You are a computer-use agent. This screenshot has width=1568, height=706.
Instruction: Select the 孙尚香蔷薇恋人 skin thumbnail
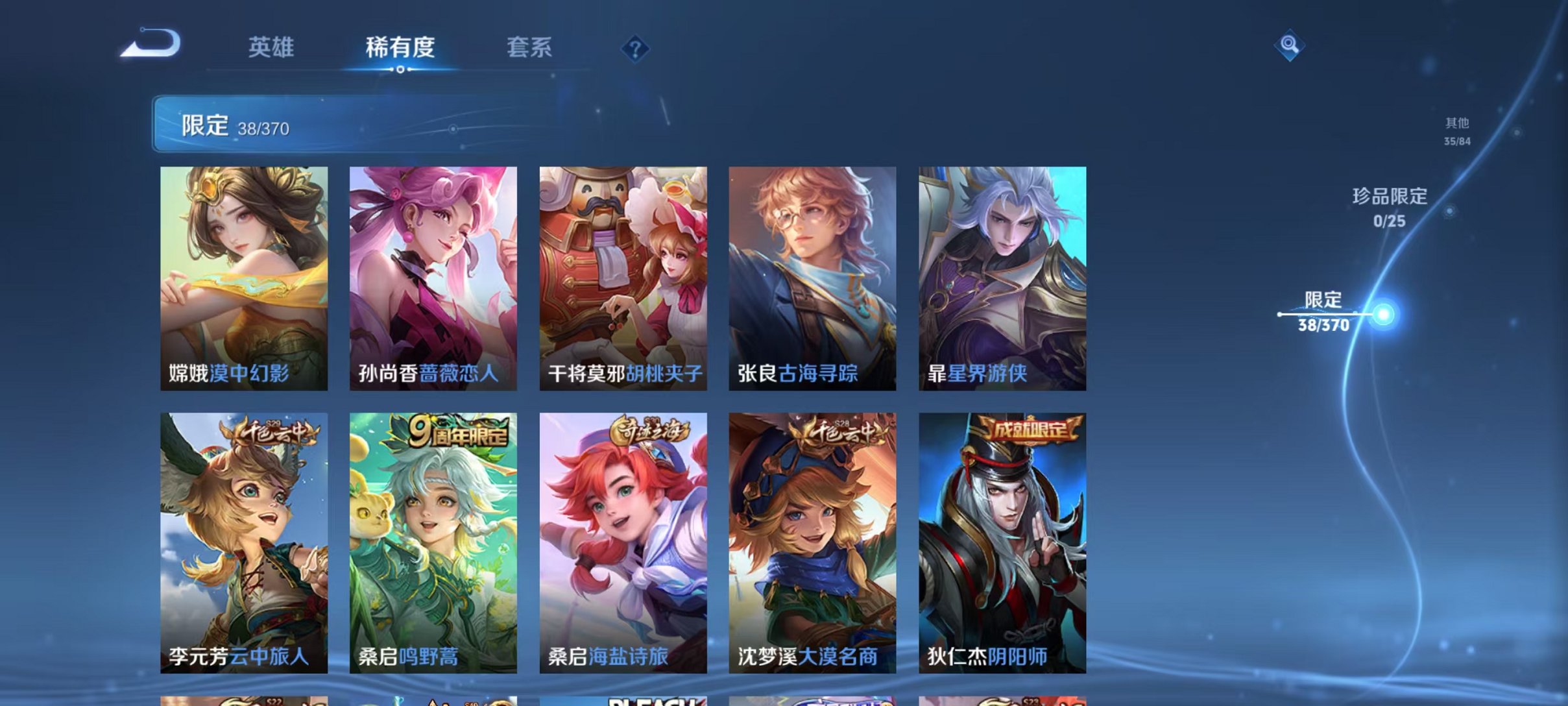click(x=432, y=279)
